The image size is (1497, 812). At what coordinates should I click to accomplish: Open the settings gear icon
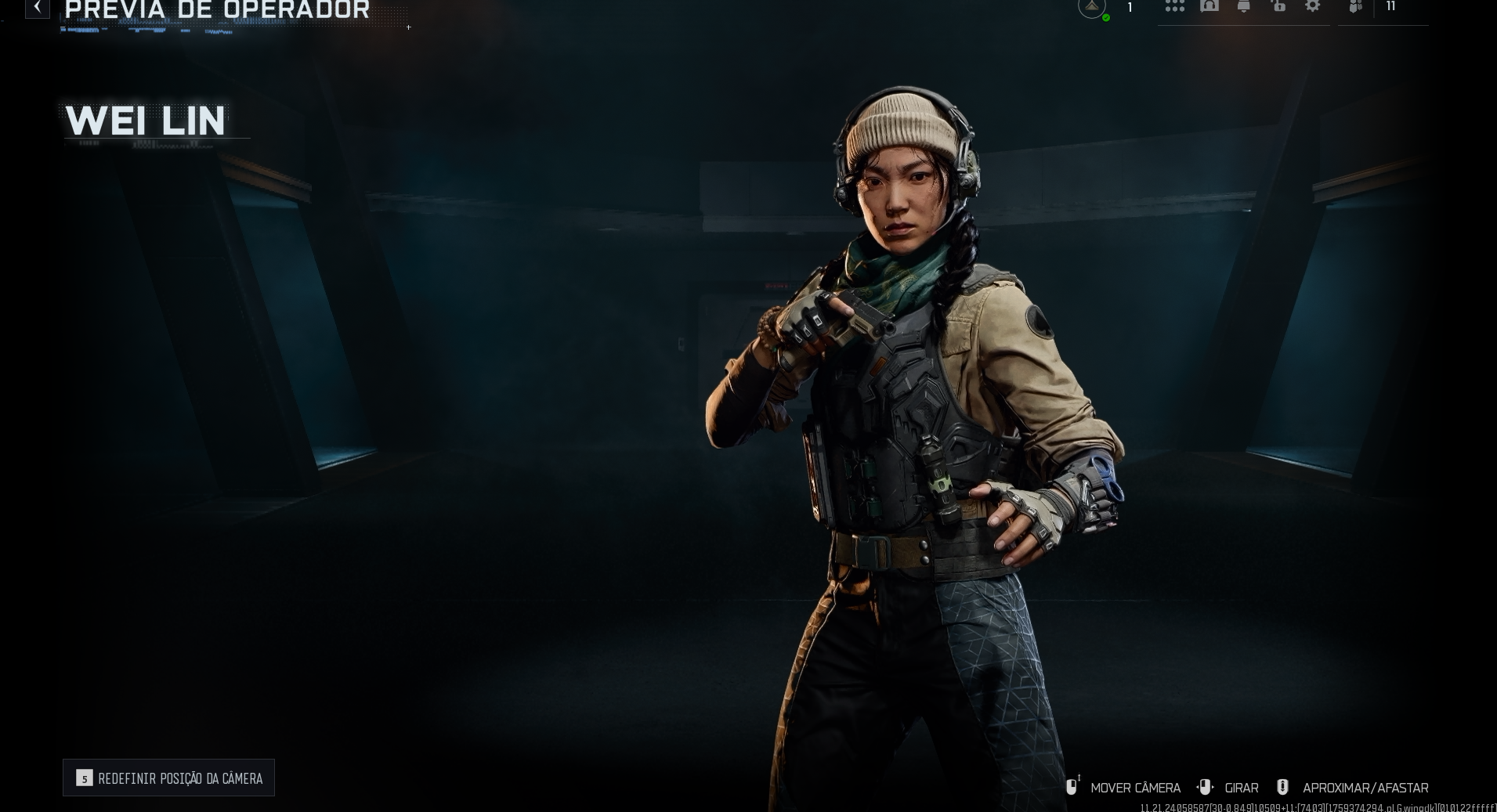[x=1312, y=6]
